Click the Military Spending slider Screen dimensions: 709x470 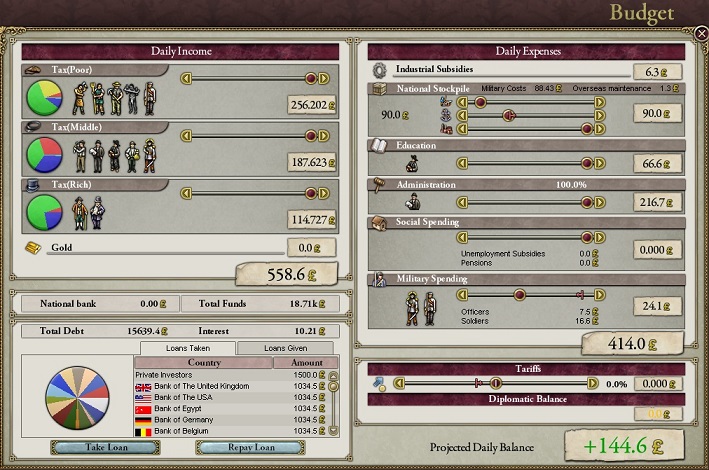click(x=530, y=294)
